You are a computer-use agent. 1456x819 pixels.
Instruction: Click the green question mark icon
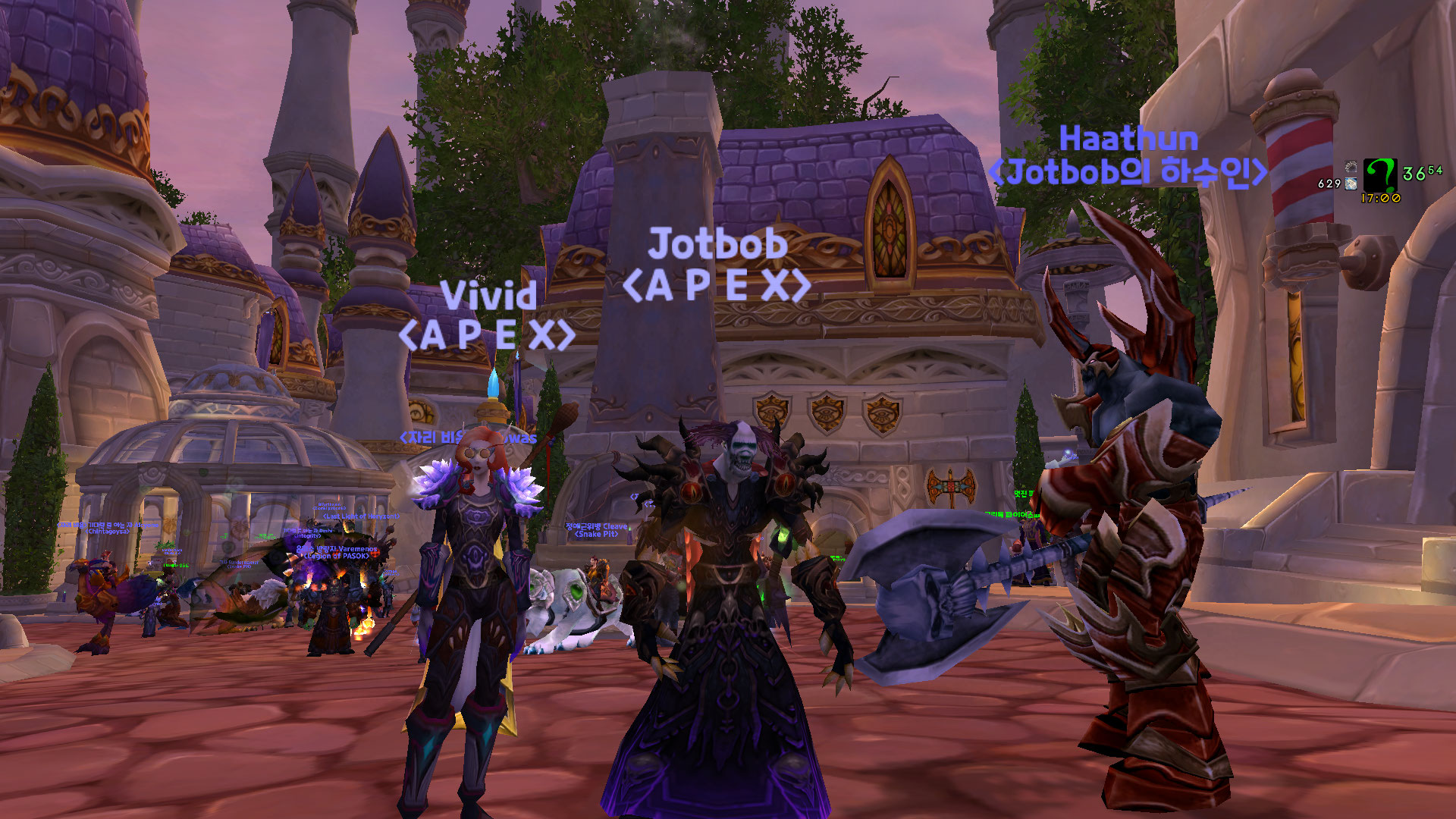pos(1380,175)
